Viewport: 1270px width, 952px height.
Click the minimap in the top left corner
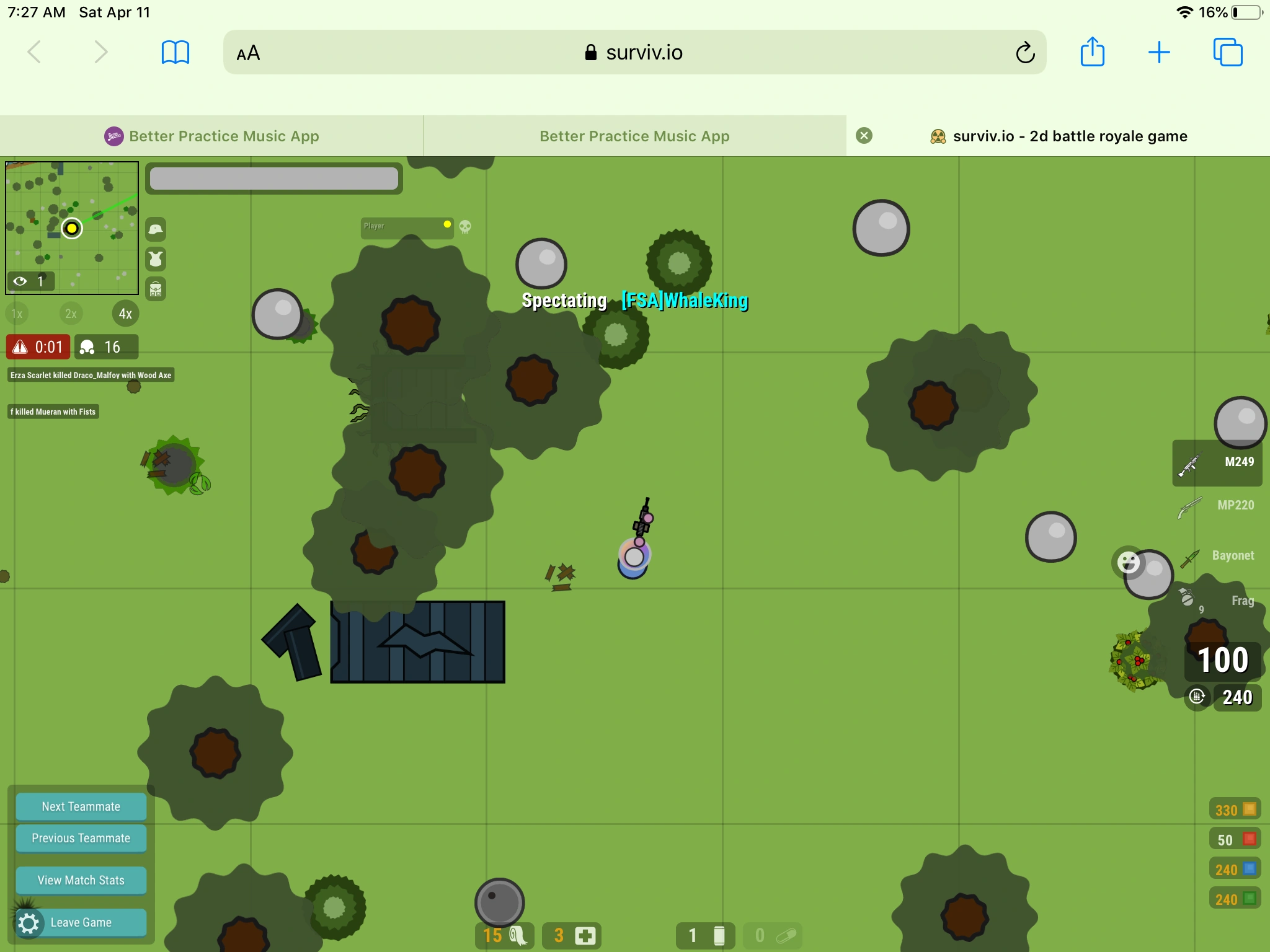(71, 227)
